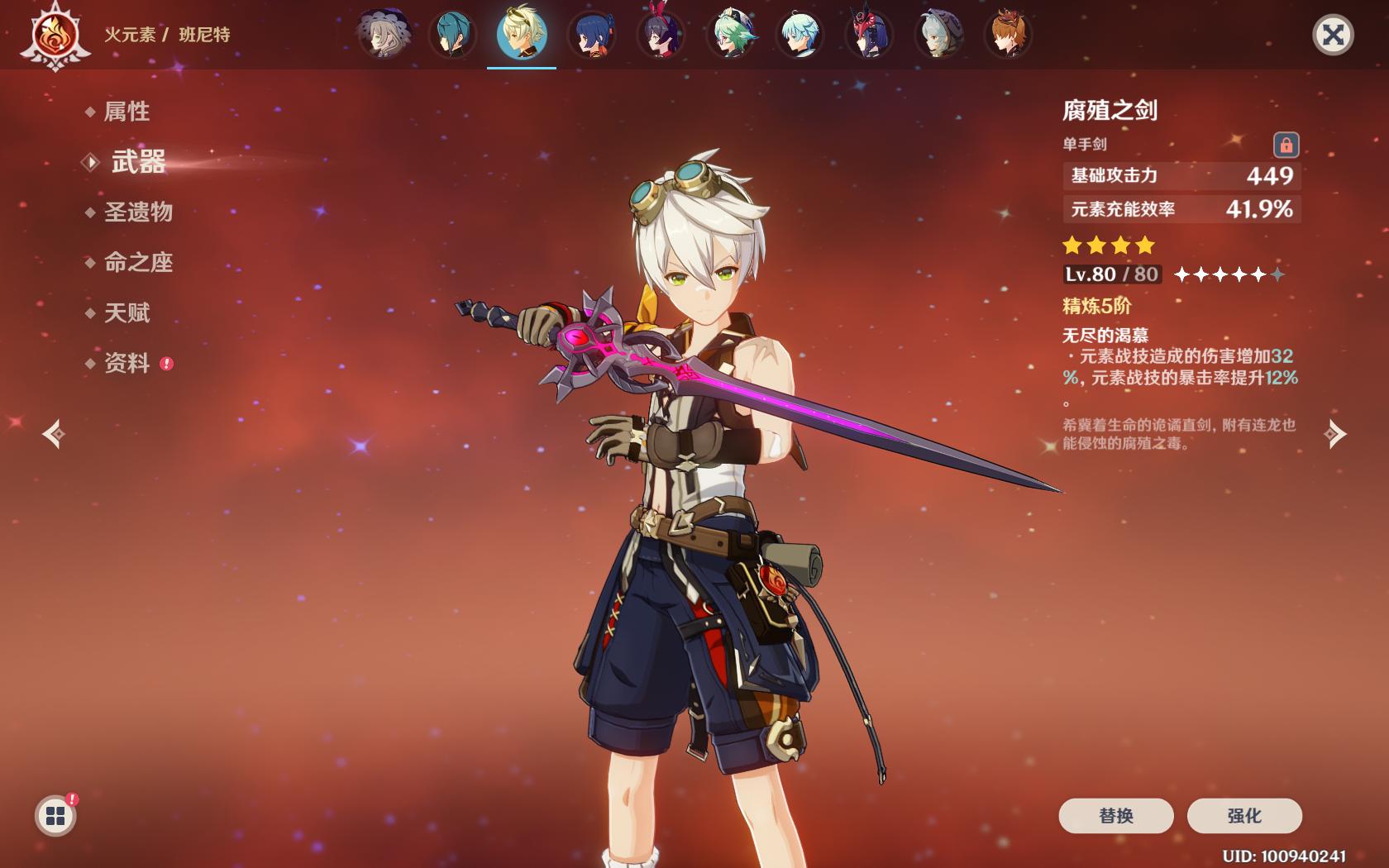Show the 资料 profile section

(126, 364)
